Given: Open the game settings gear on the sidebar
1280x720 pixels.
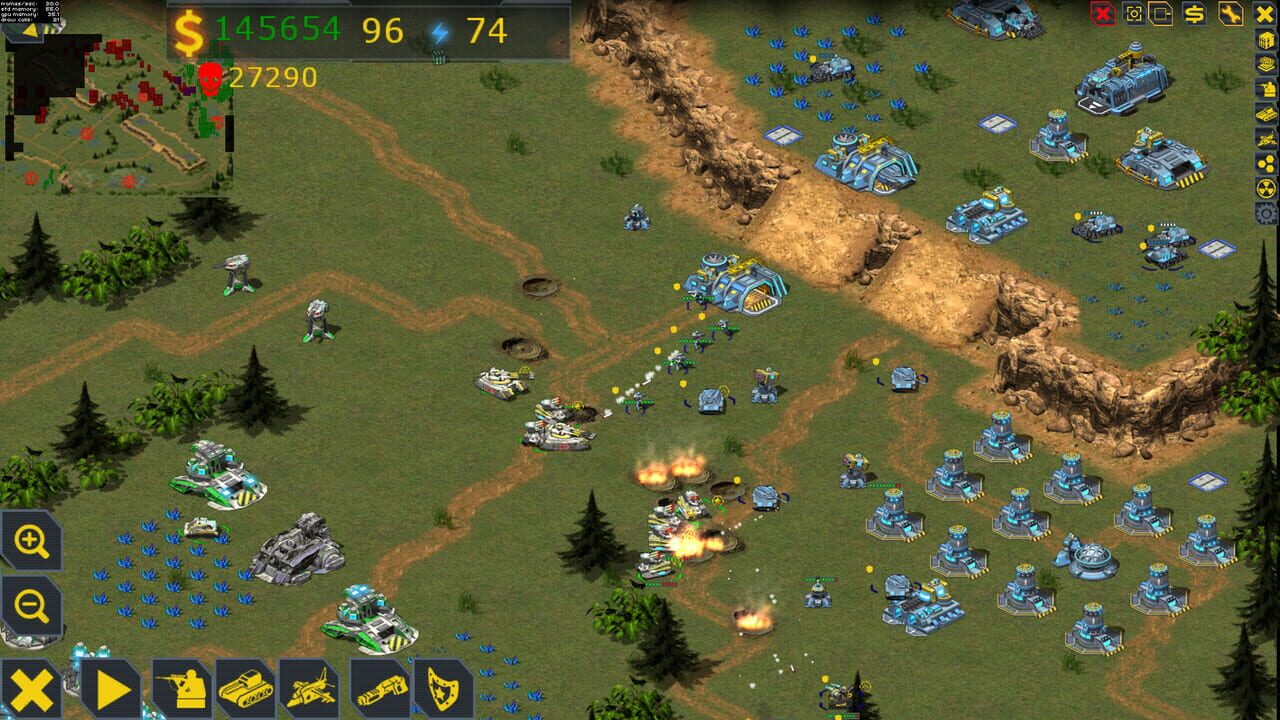Looking at the screenshot, I should 1265,212.
